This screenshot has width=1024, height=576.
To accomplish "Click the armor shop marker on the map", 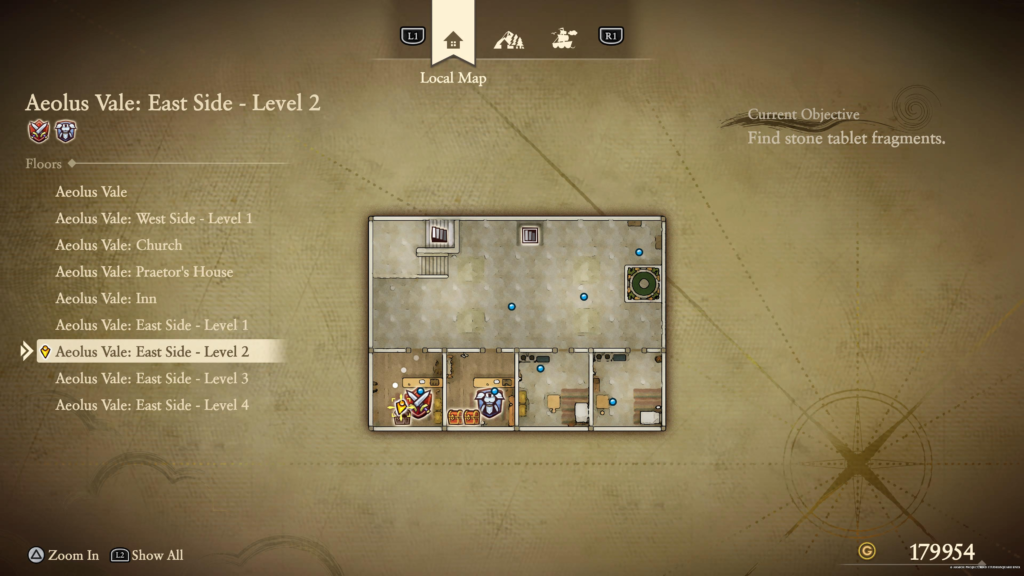I will pyautogui.click(x=489, y=402).
